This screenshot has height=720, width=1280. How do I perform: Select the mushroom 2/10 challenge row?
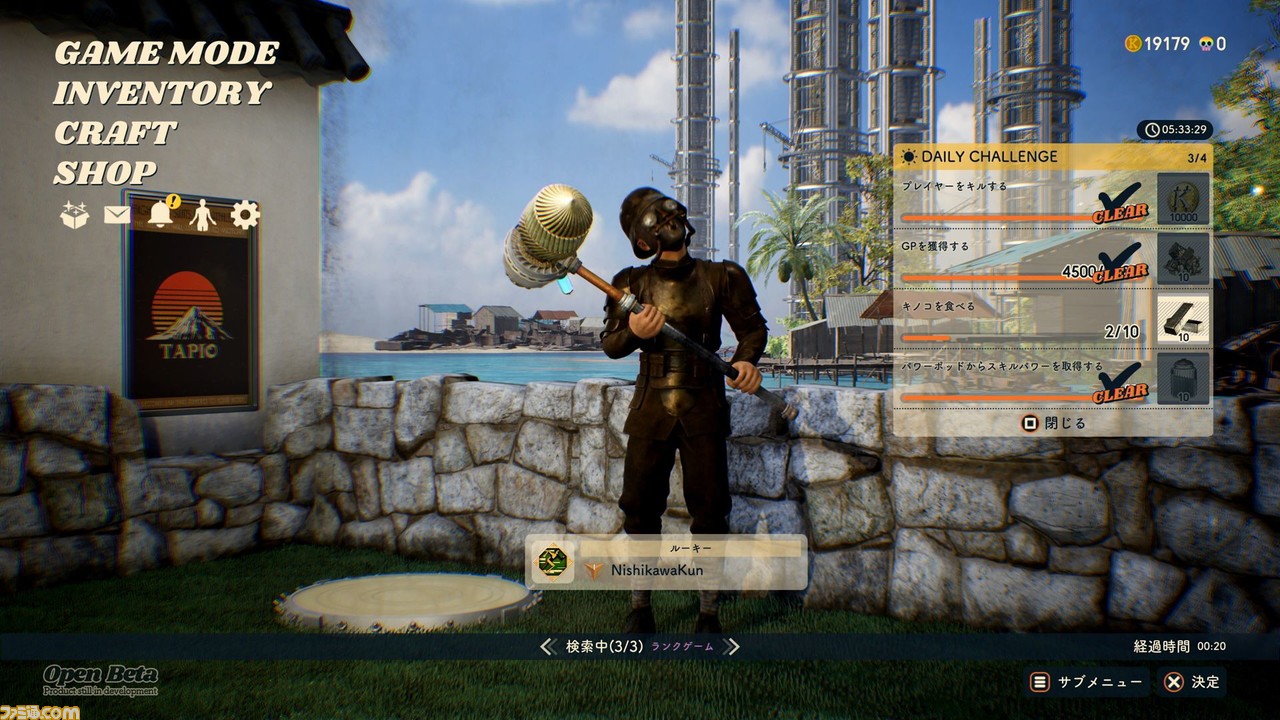pyautogui.click(x=1025, y=320)
